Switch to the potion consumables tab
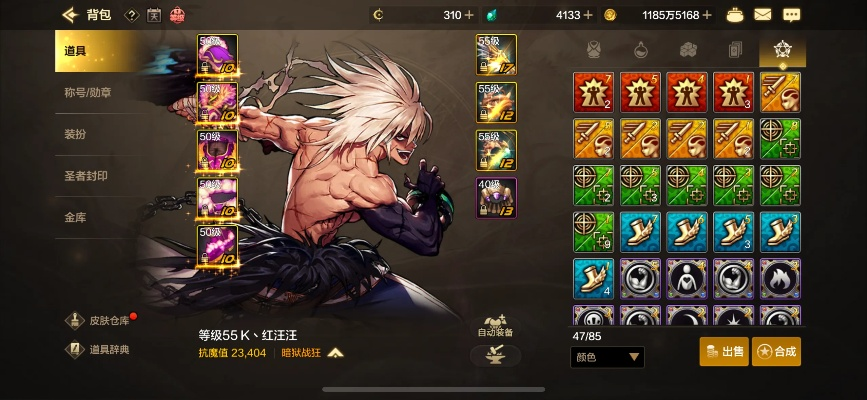Viewport: 867px width, 400px height. 641,49
